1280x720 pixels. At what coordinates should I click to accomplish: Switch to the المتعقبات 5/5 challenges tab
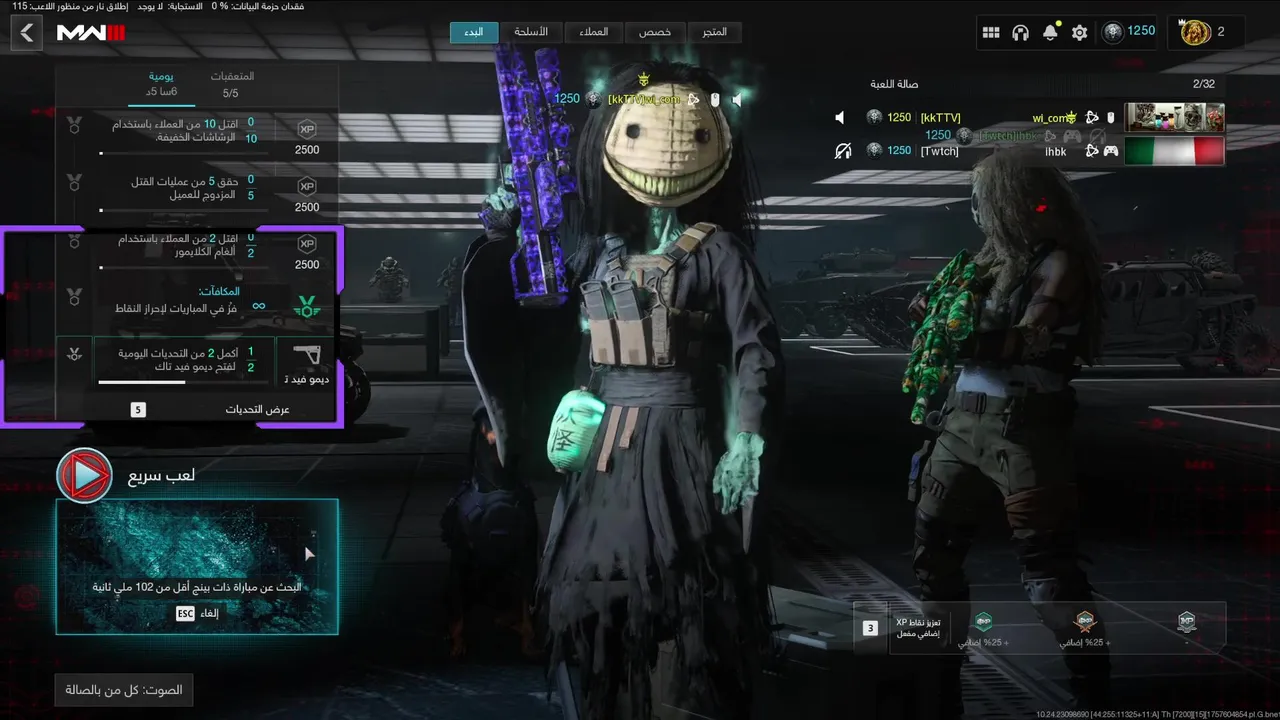pyautogui.click(x=231, y=84)
